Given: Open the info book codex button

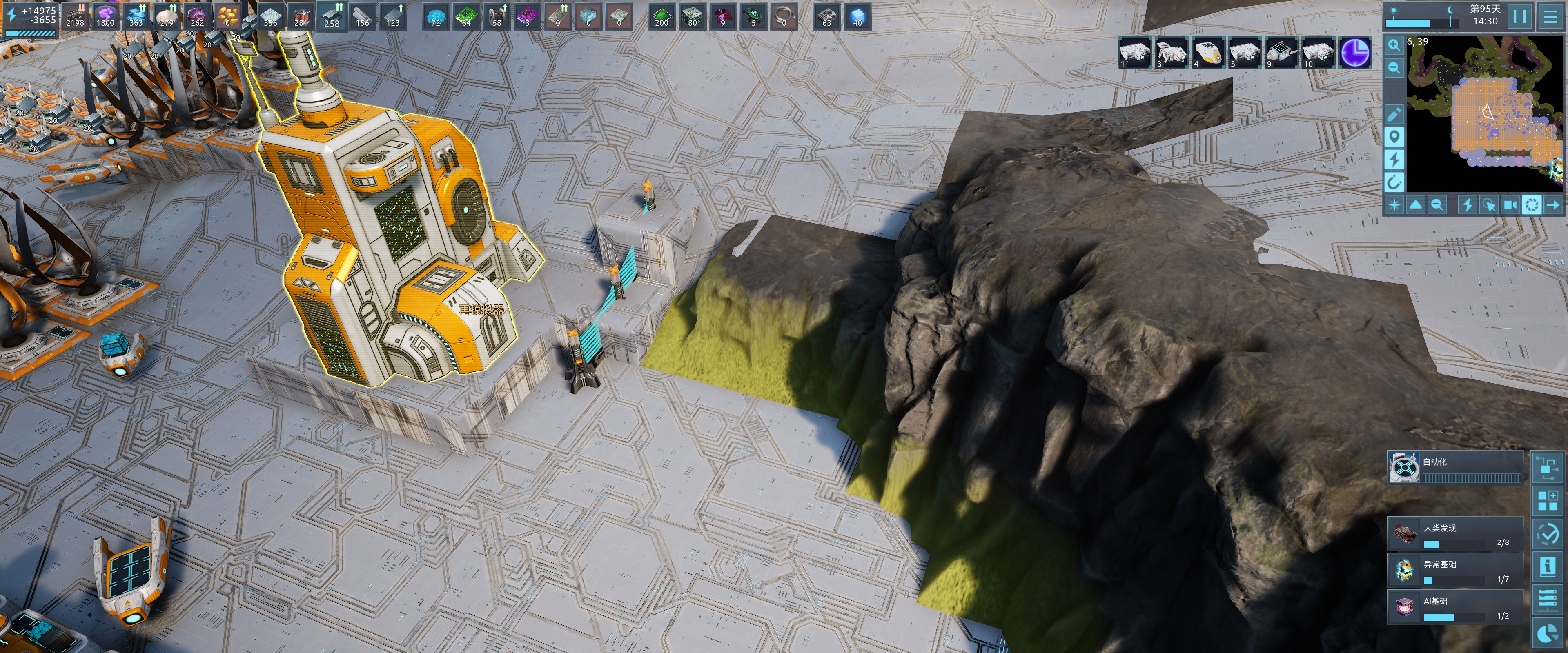Looking at the screenshot, I should (x=1547, y=567).
